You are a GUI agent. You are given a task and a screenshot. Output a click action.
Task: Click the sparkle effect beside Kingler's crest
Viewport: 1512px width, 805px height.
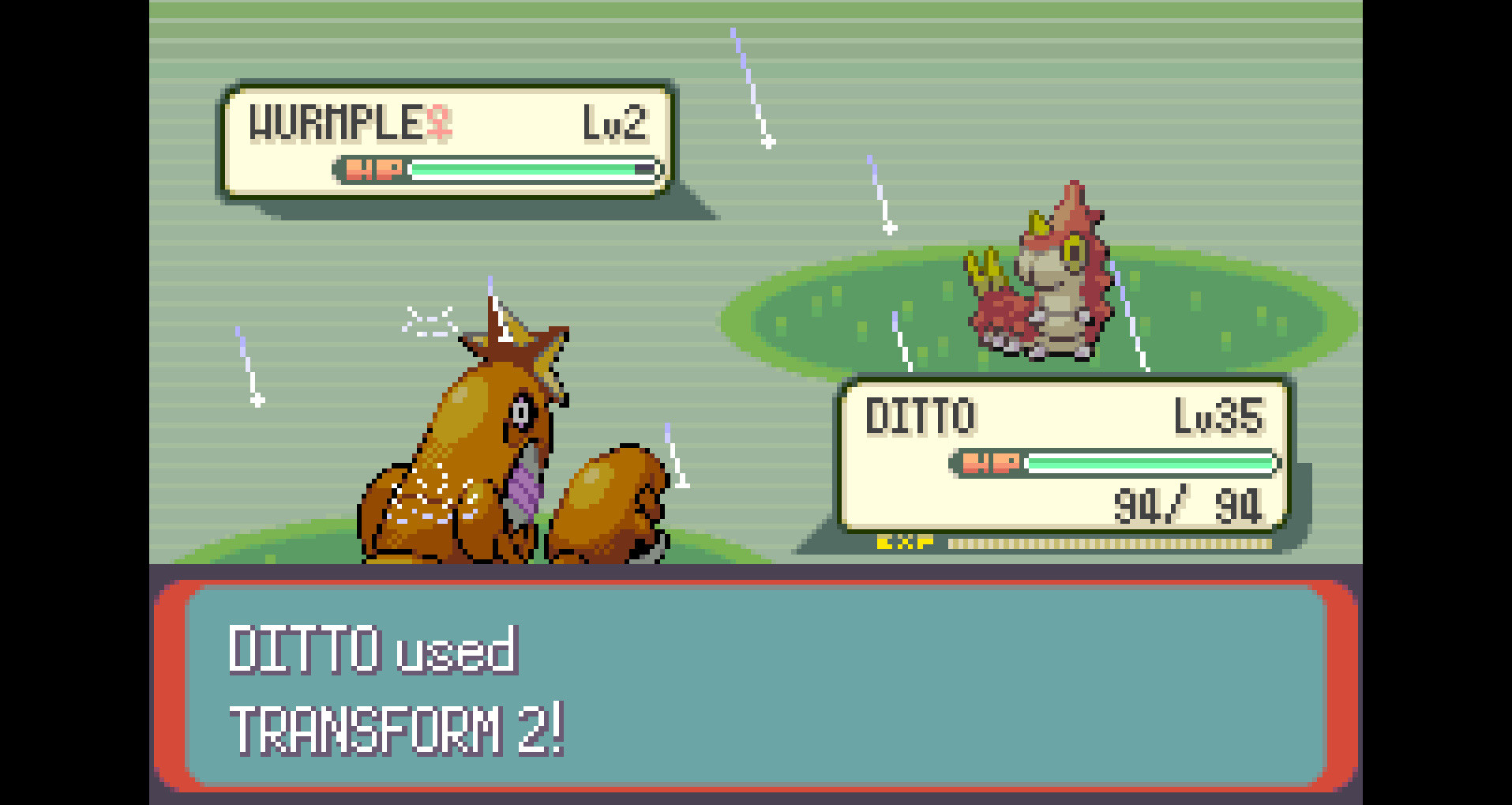coord(430,320)
